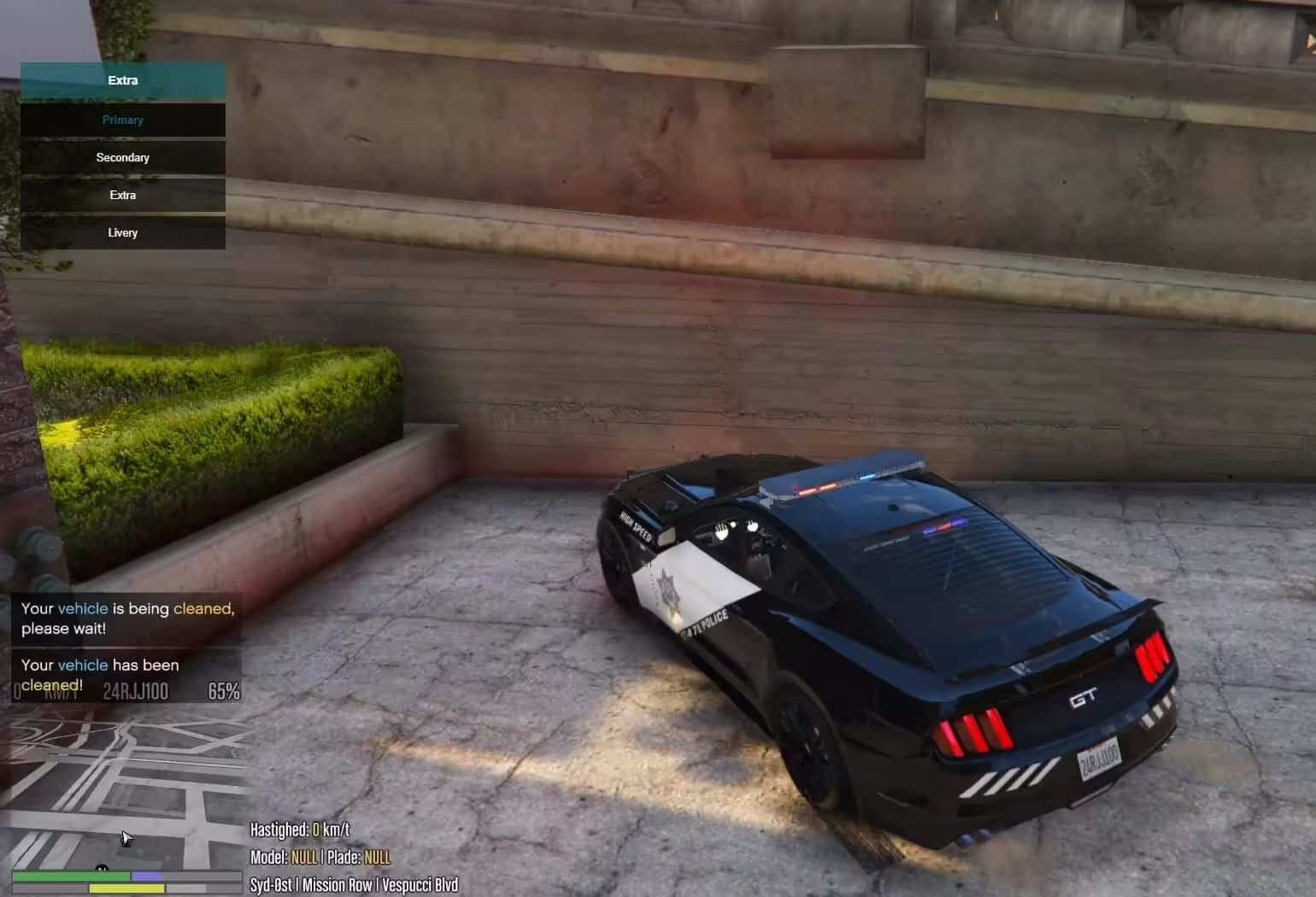The image size is (1316, 897).
Task: Select the Primary color option
Action: (122, 120)
